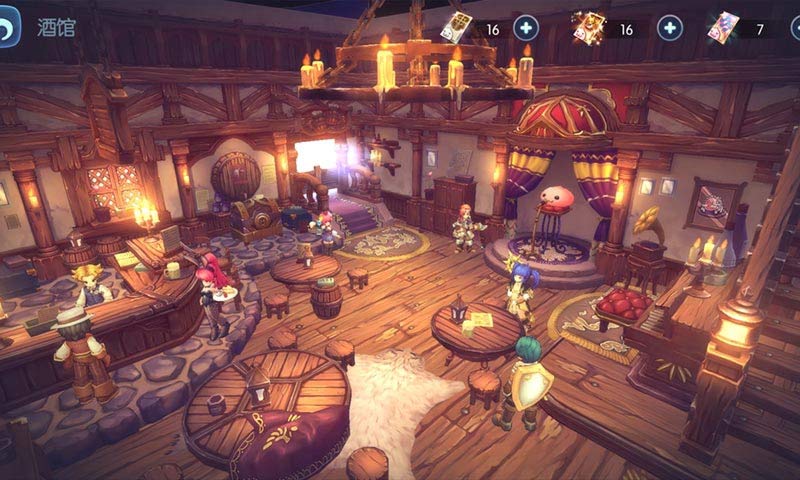Image resolution: width=800 pixels, height=480 pixels.
Task: Tap the purple card ticket icon
Action: (722, 27)
